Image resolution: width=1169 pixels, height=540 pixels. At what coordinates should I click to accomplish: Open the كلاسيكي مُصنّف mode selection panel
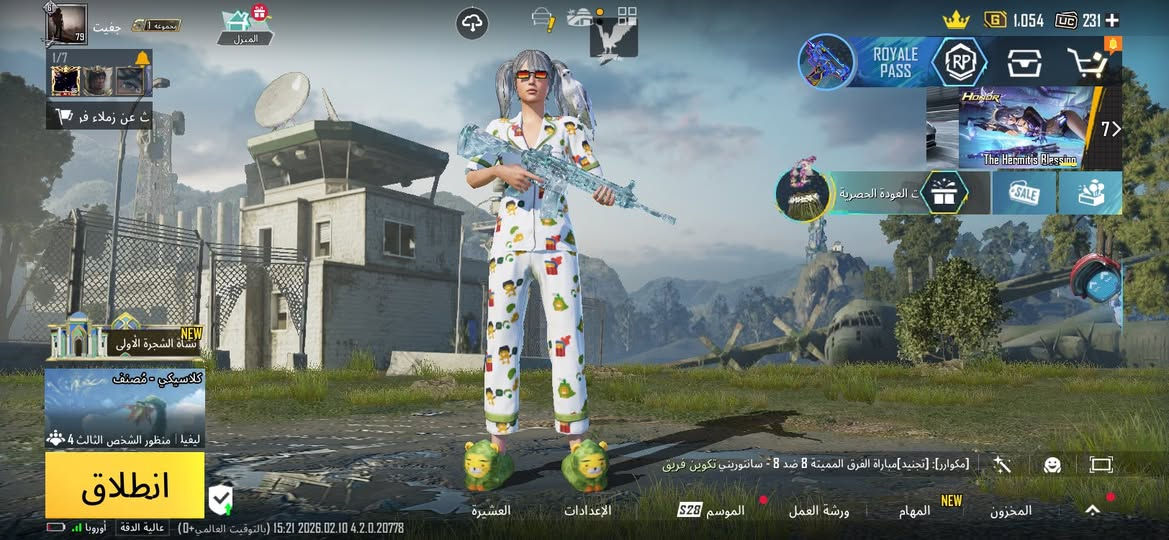tap(124, 408)
